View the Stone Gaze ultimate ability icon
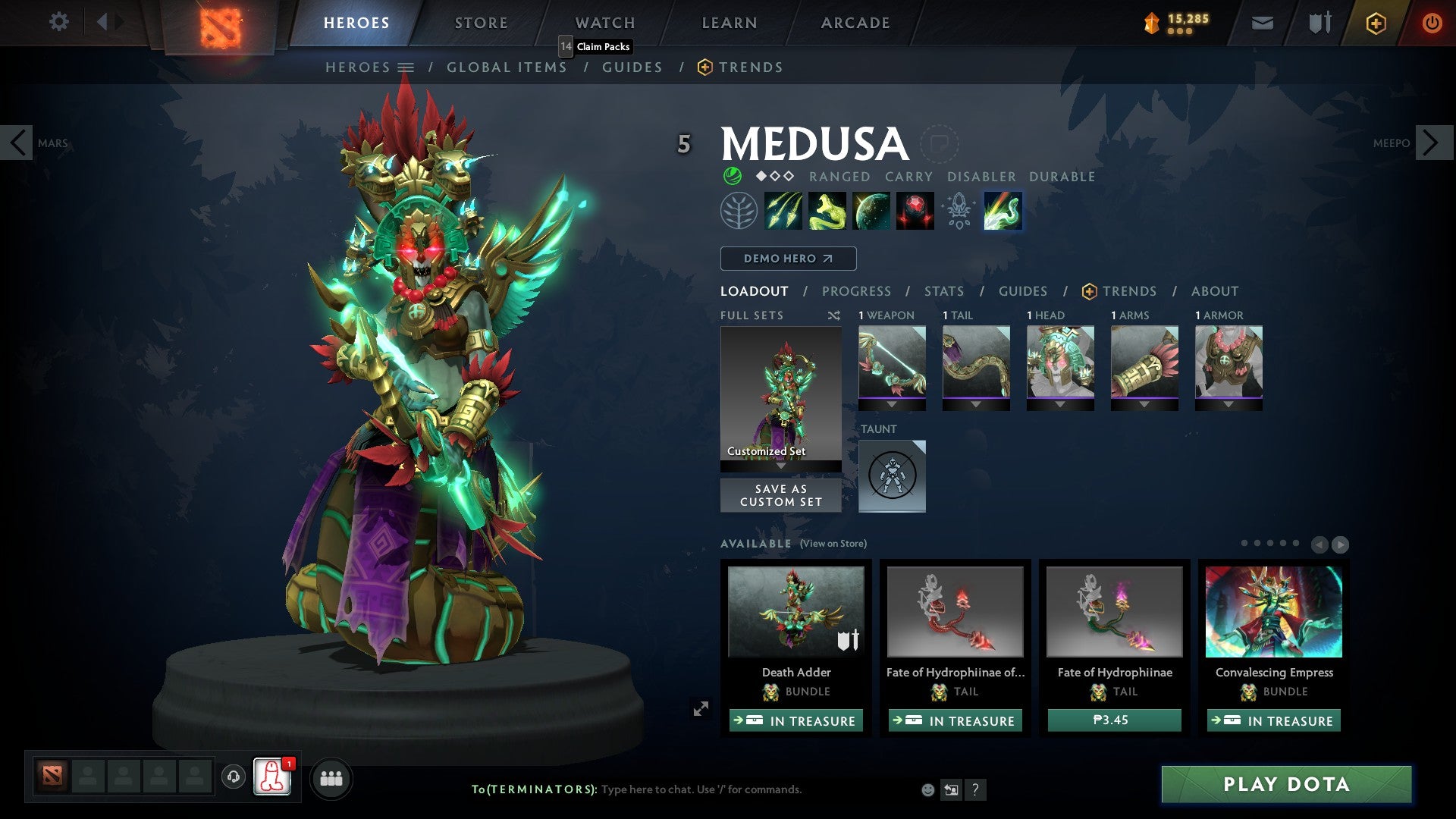 (x=914, y=211)
